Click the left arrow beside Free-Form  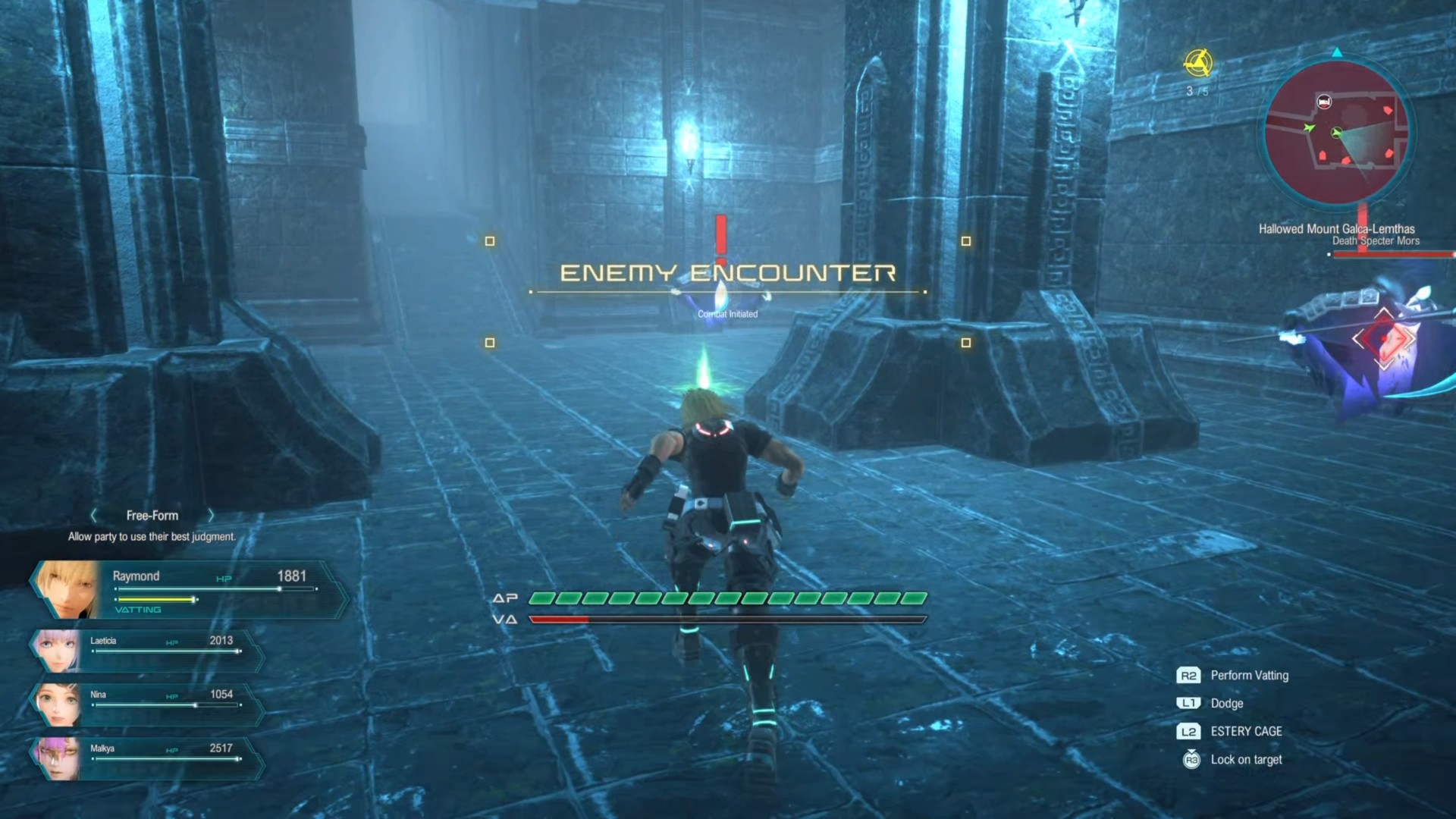(93, 515)
